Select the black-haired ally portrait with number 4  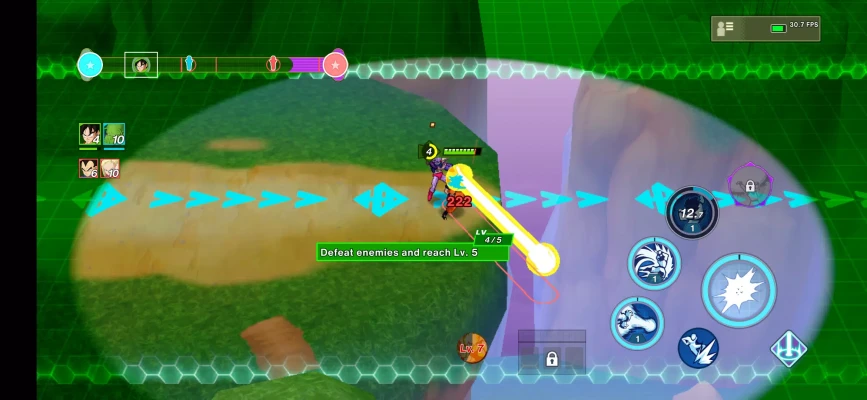pos(89,135)
